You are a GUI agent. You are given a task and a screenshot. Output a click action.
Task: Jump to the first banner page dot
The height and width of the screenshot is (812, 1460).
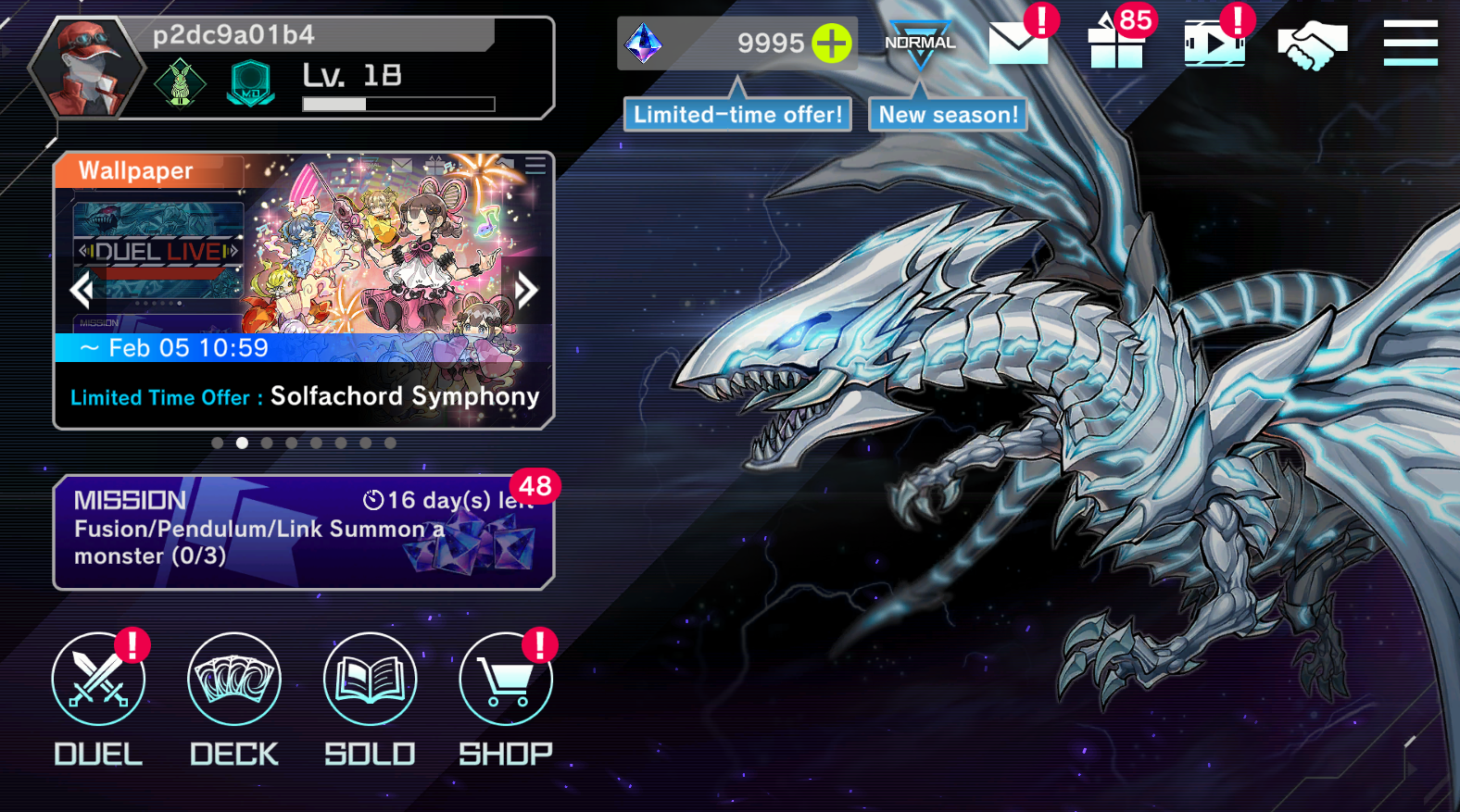coord(217,443)
